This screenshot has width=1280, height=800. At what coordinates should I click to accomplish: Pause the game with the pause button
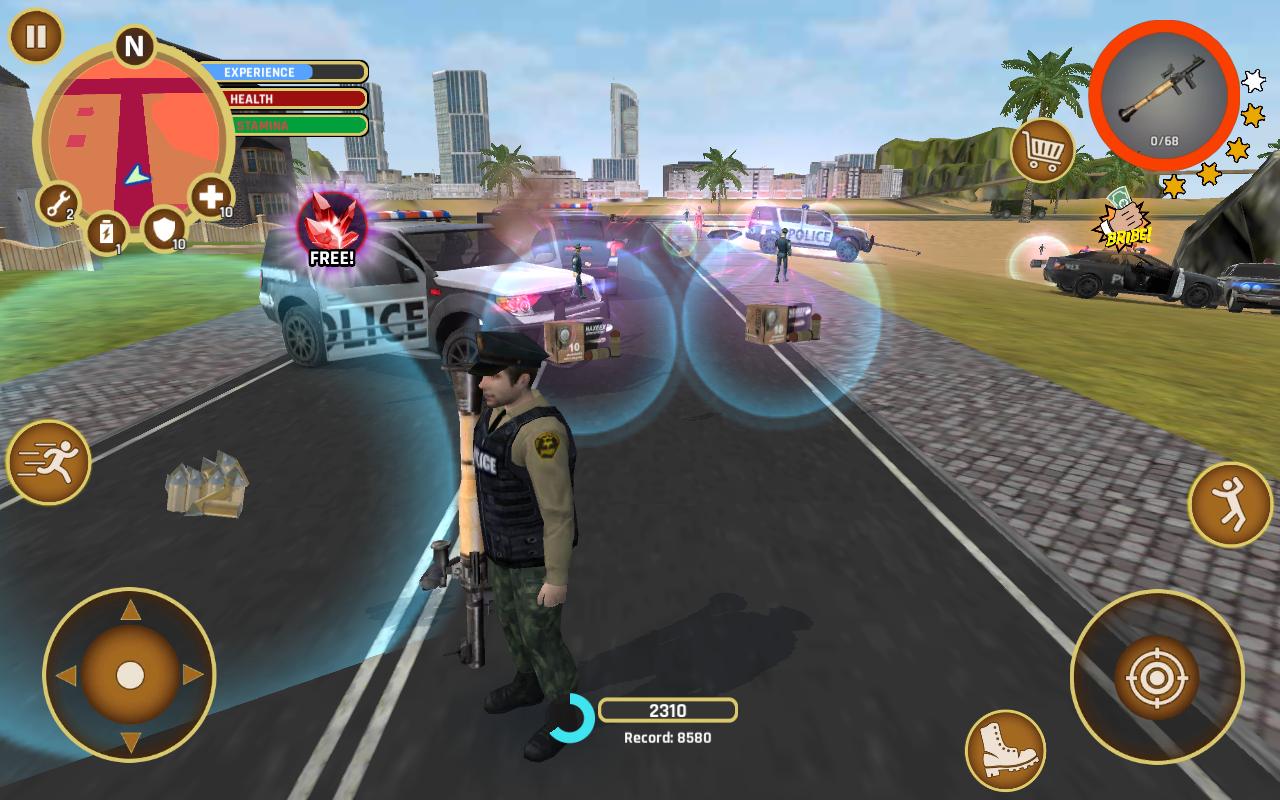(34, 40)
